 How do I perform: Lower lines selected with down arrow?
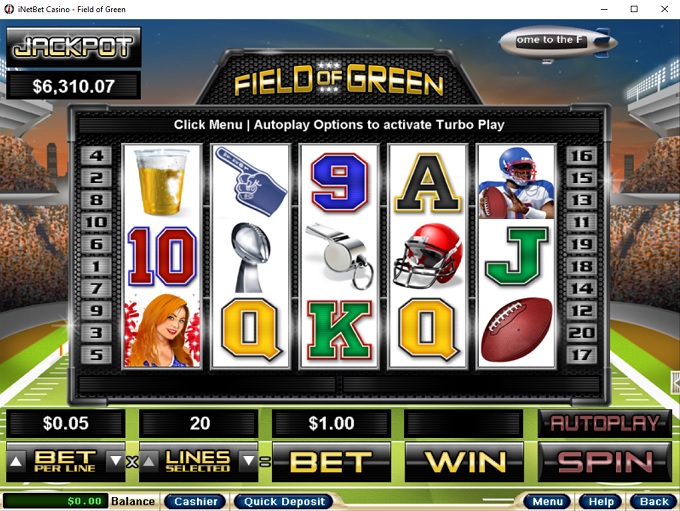248,462
